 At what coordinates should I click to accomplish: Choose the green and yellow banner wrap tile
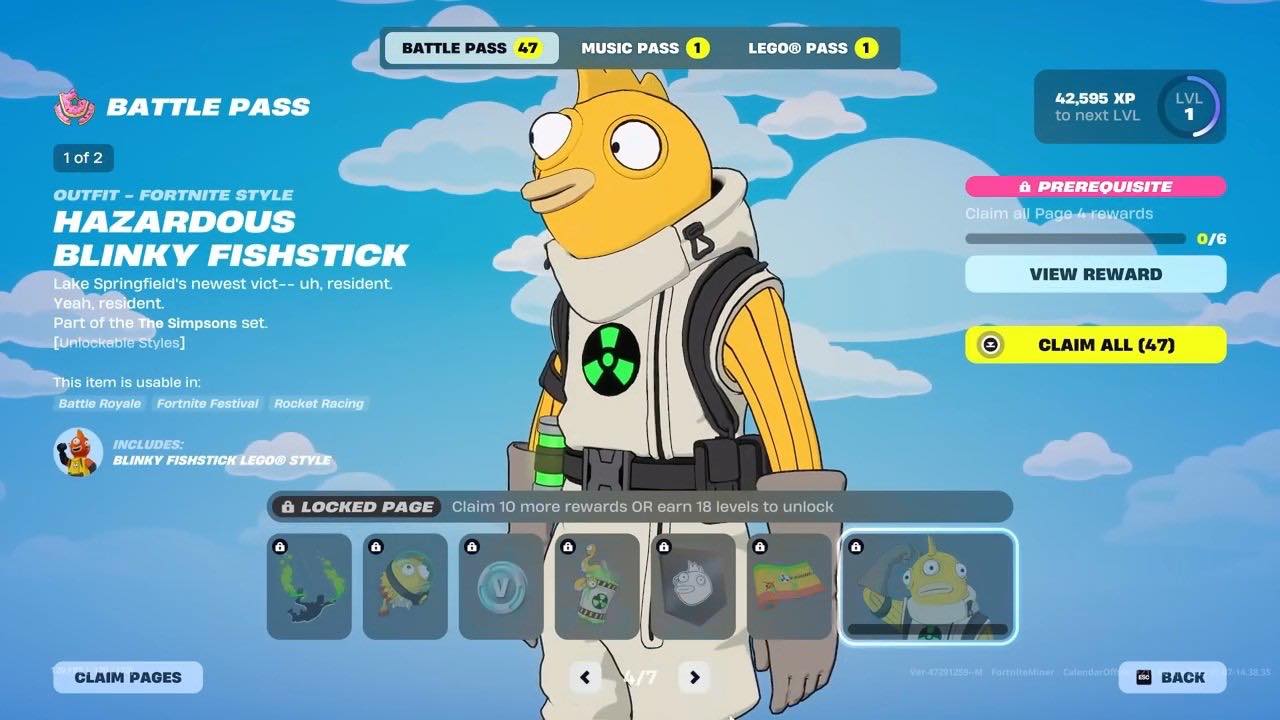789,587
